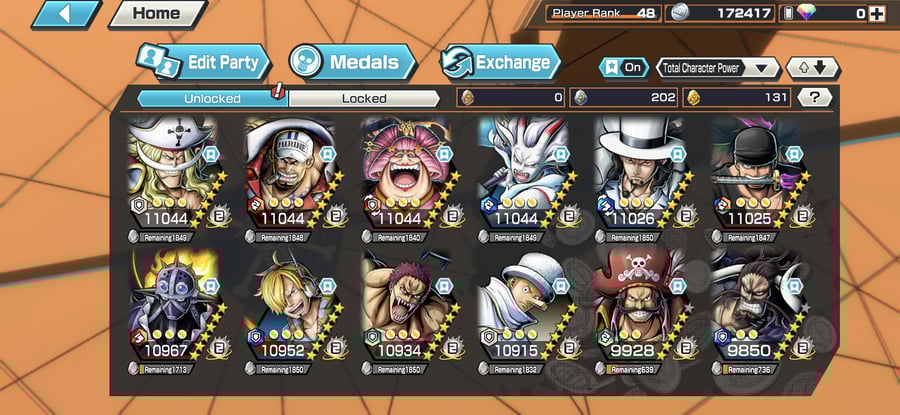Image resolution: width=900 pixels, height=415 pixels.
Task: Open the Total Character Power sort dropdown
Action: click(x=719, y=68)
